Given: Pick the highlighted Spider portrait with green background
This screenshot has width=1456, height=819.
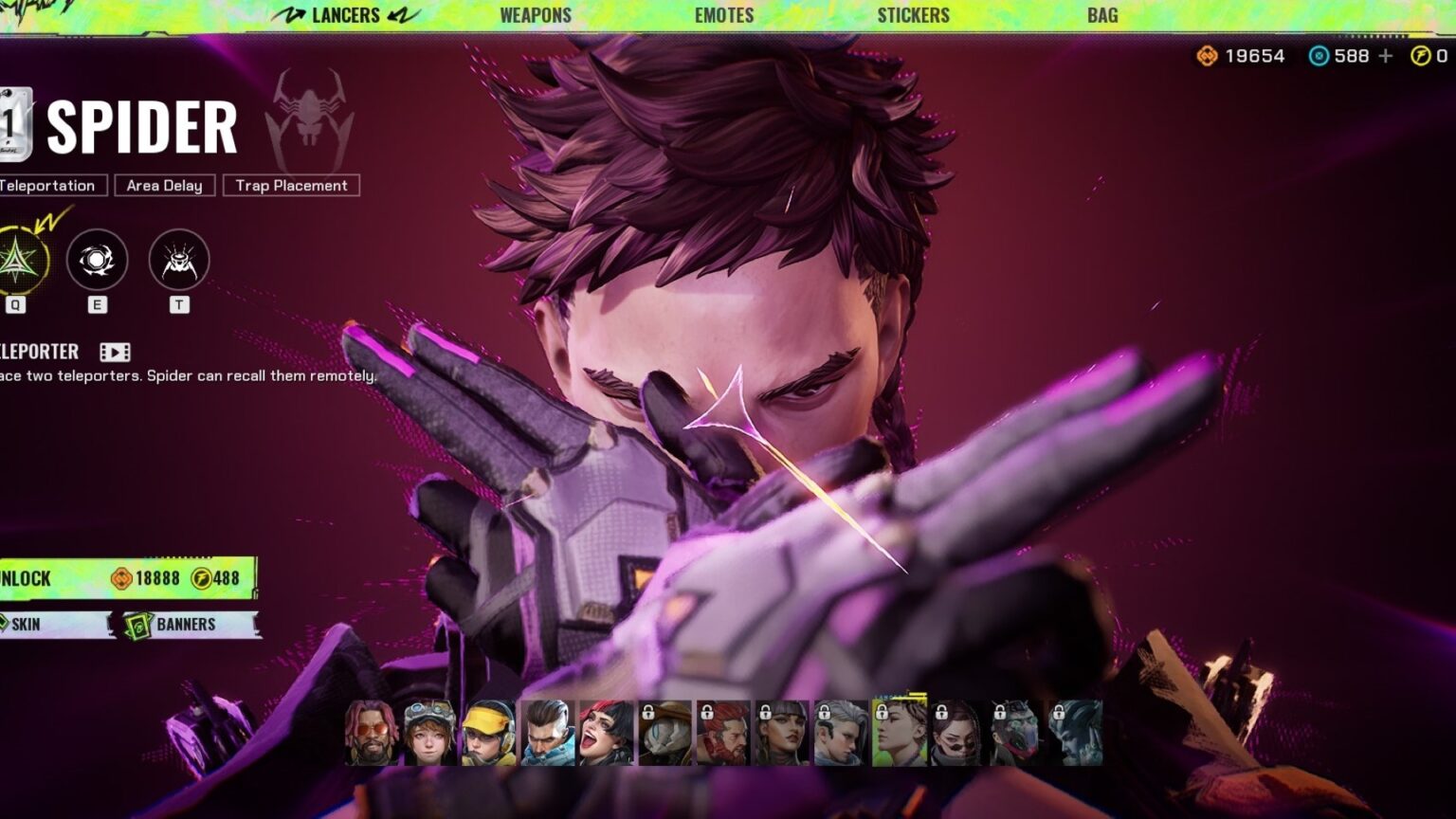Looking at the screenshot, I should tap(899, 734).
